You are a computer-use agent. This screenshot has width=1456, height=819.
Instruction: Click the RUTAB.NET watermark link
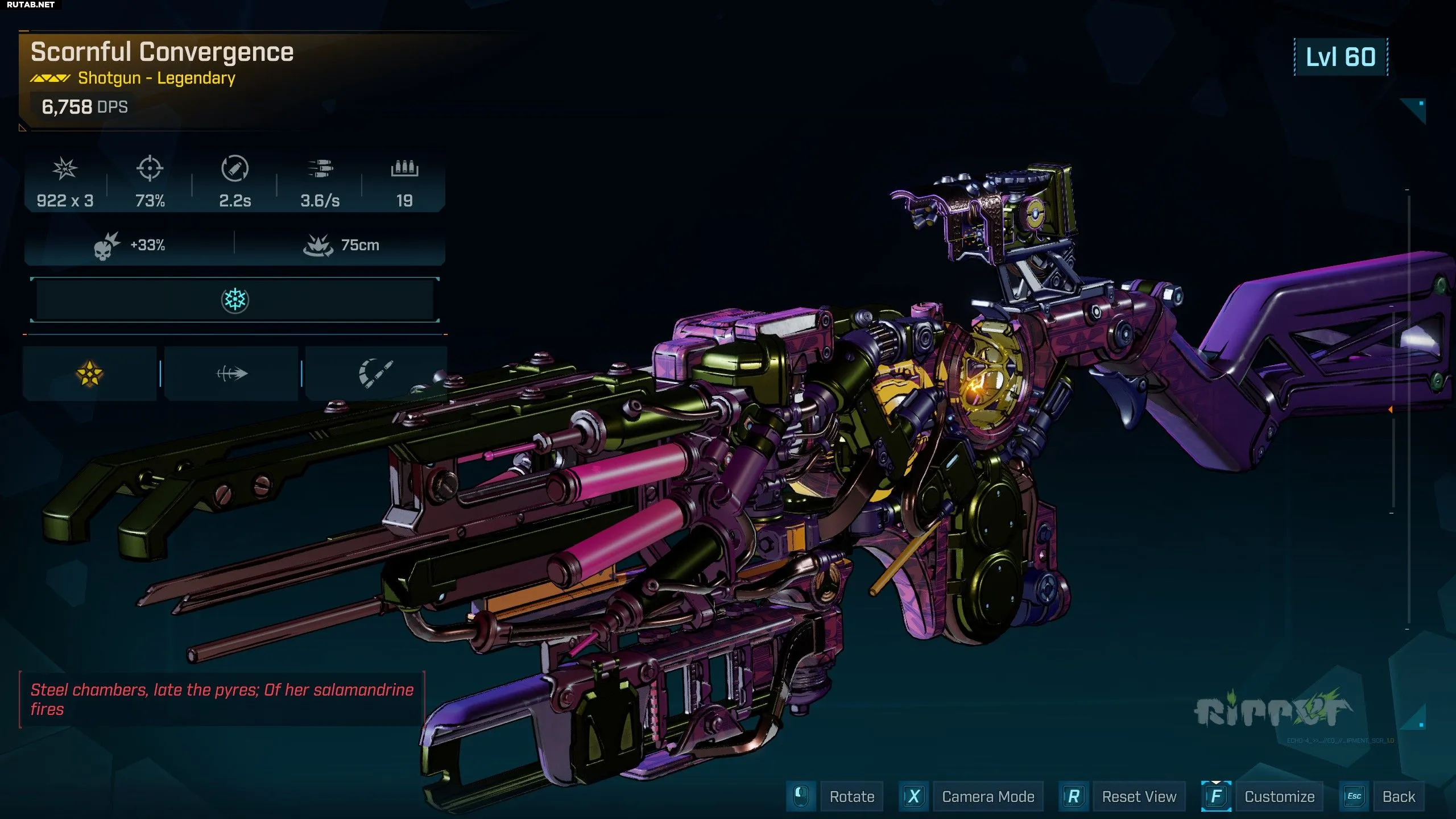pyautogui.click(x=31, y=5)
